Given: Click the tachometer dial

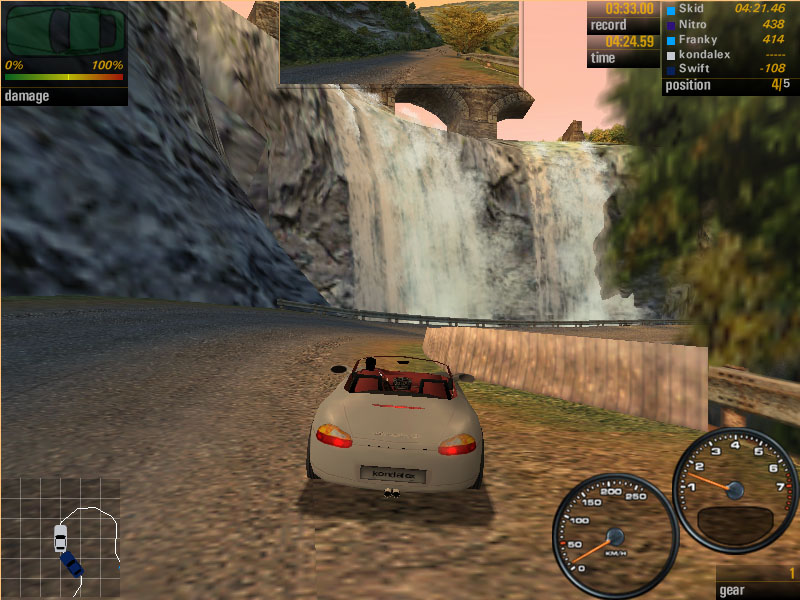Looking at the screenshot, I should (734, 489).
